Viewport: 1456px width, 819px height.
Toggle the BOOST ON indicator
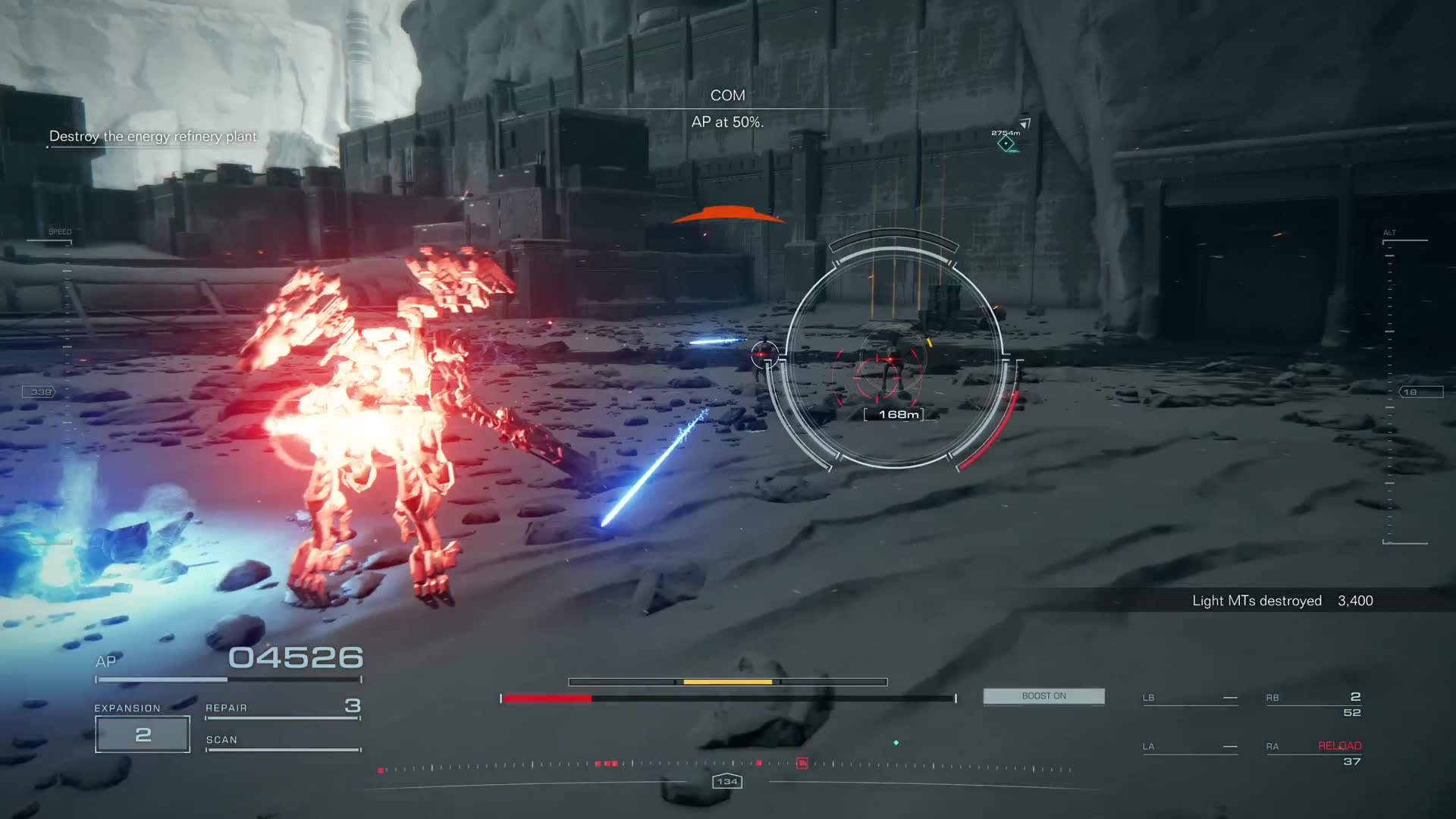point(1043,696)
